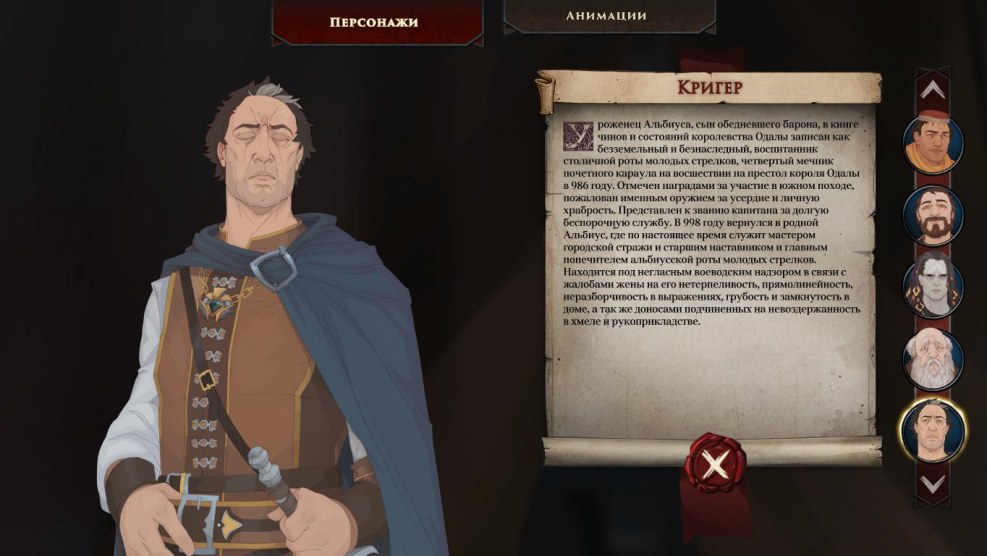The width and height of the screenshot is (987, 556).
Task: Select the portrait with the red cap
Action: click(x=933, y=144)
